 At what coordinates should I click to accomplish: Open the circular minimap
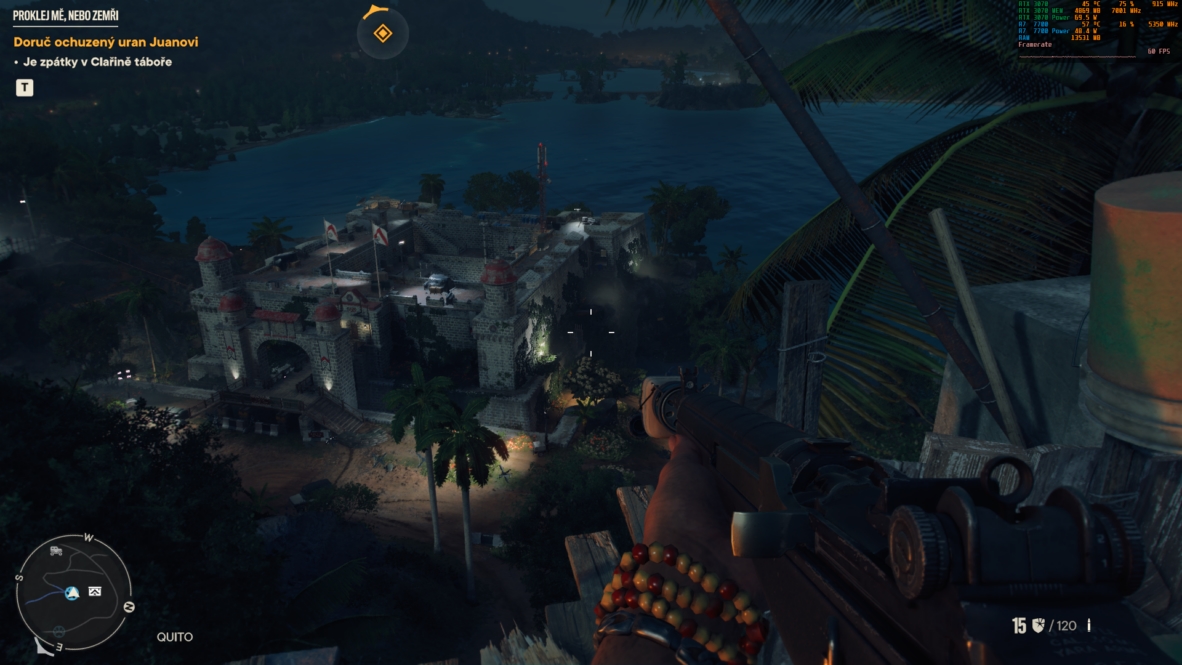(74, 591)
